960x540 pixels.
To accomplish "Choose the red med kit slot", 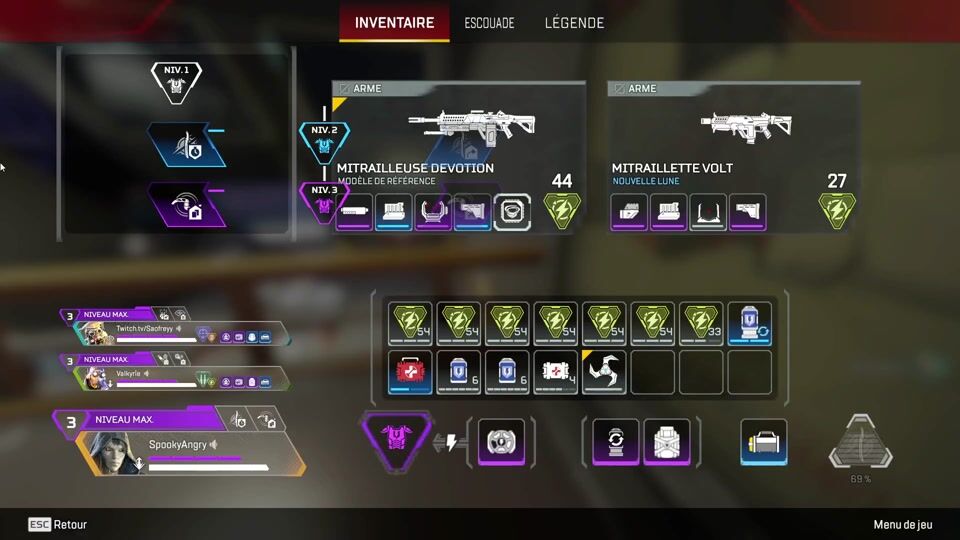I will (x=410, y=371).
